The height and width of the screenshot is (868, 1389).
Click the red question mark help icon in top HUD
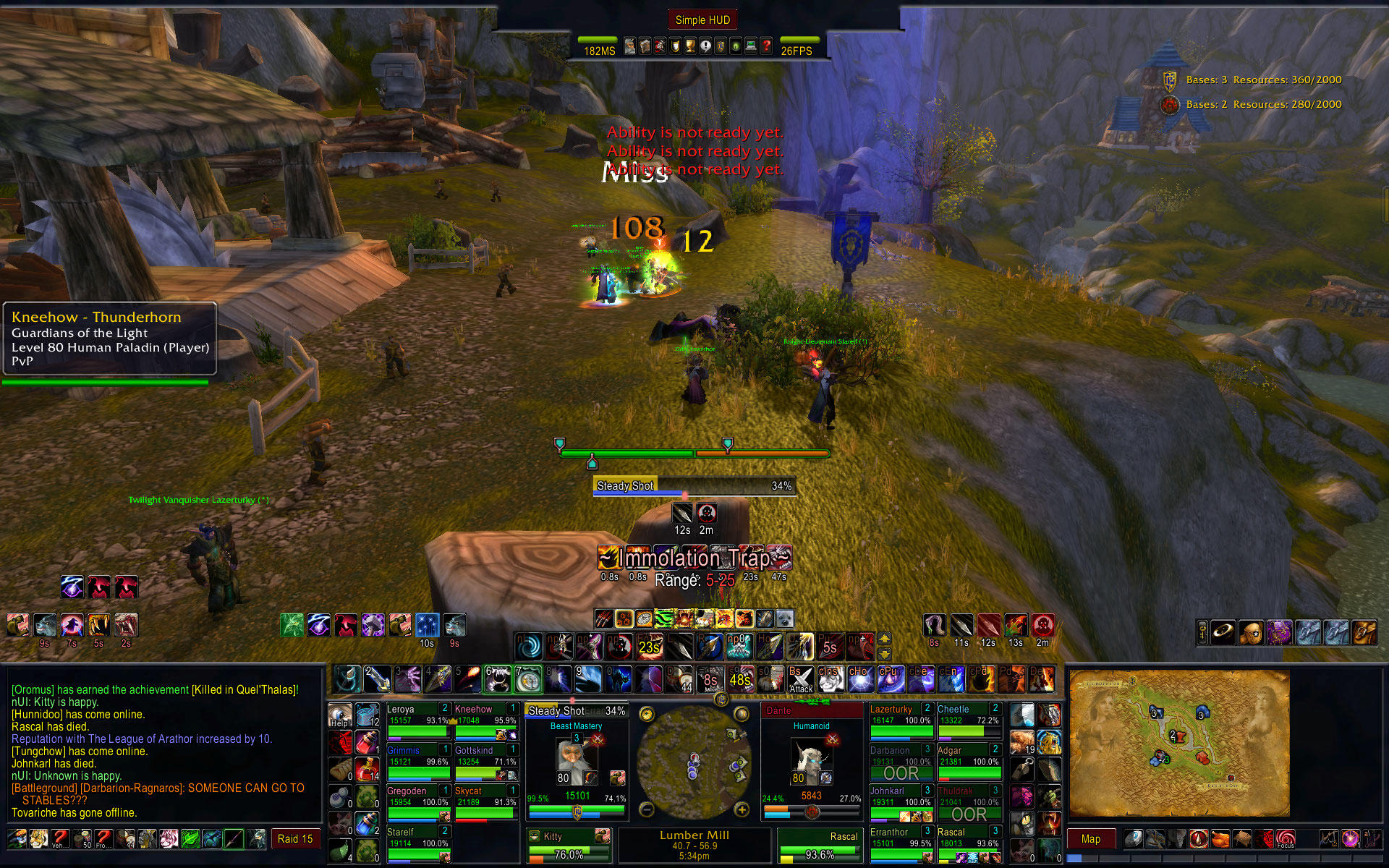[765, 46]
